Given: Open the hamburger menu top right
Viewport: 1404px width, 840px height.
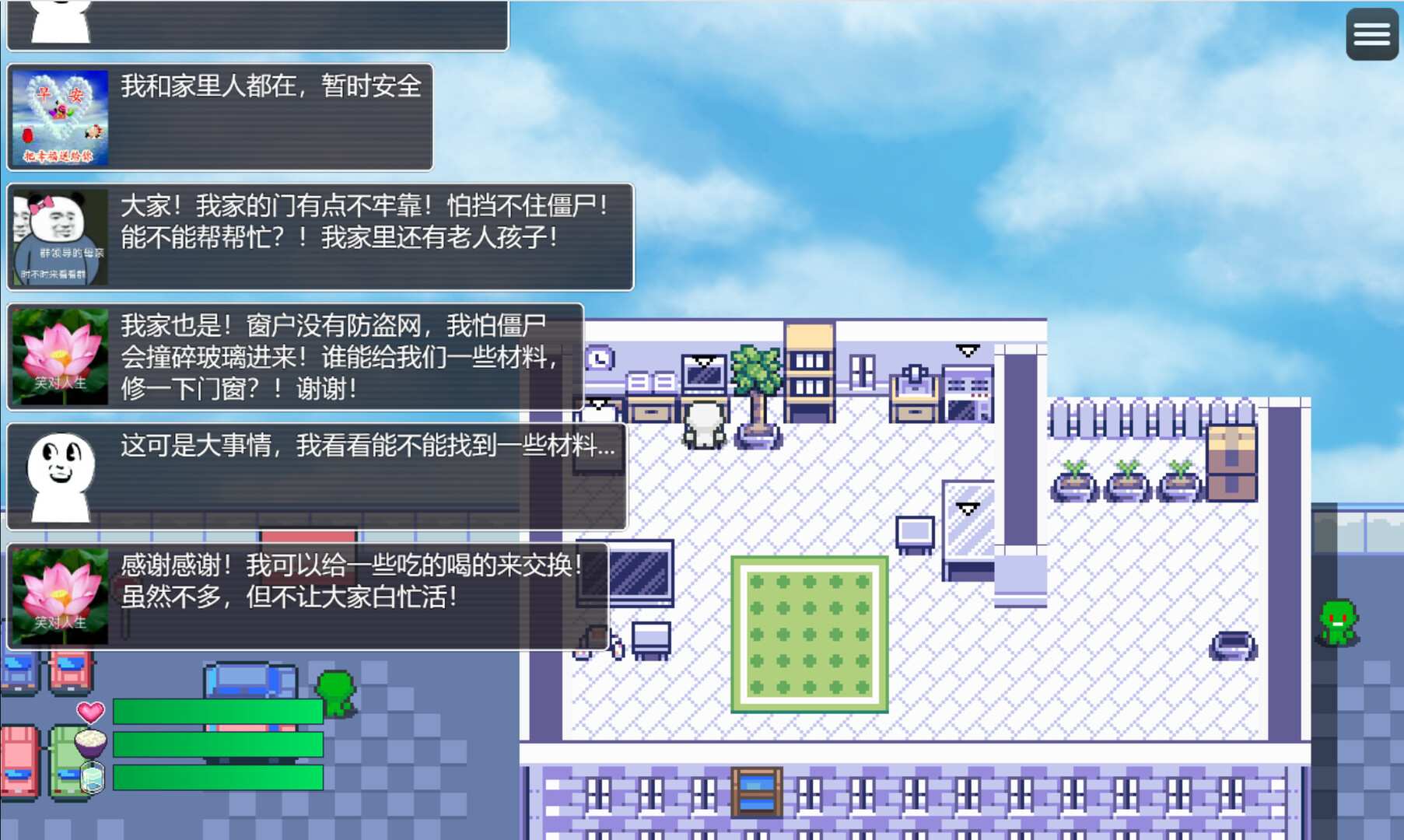Looking at the screenshot, I should 1371,33.
